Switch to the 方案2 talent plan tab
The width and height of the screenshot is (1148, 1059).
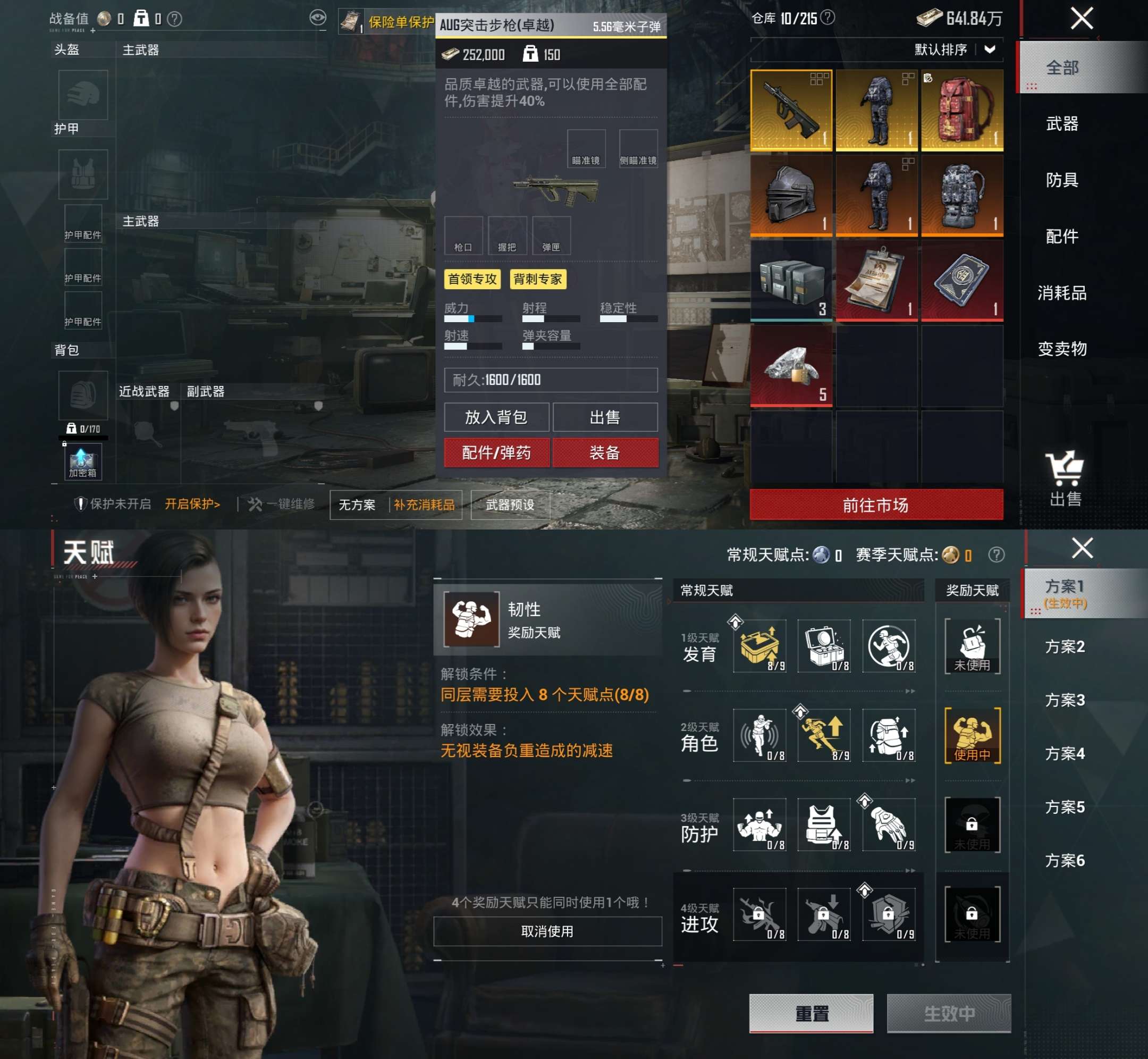[1067, 648]
